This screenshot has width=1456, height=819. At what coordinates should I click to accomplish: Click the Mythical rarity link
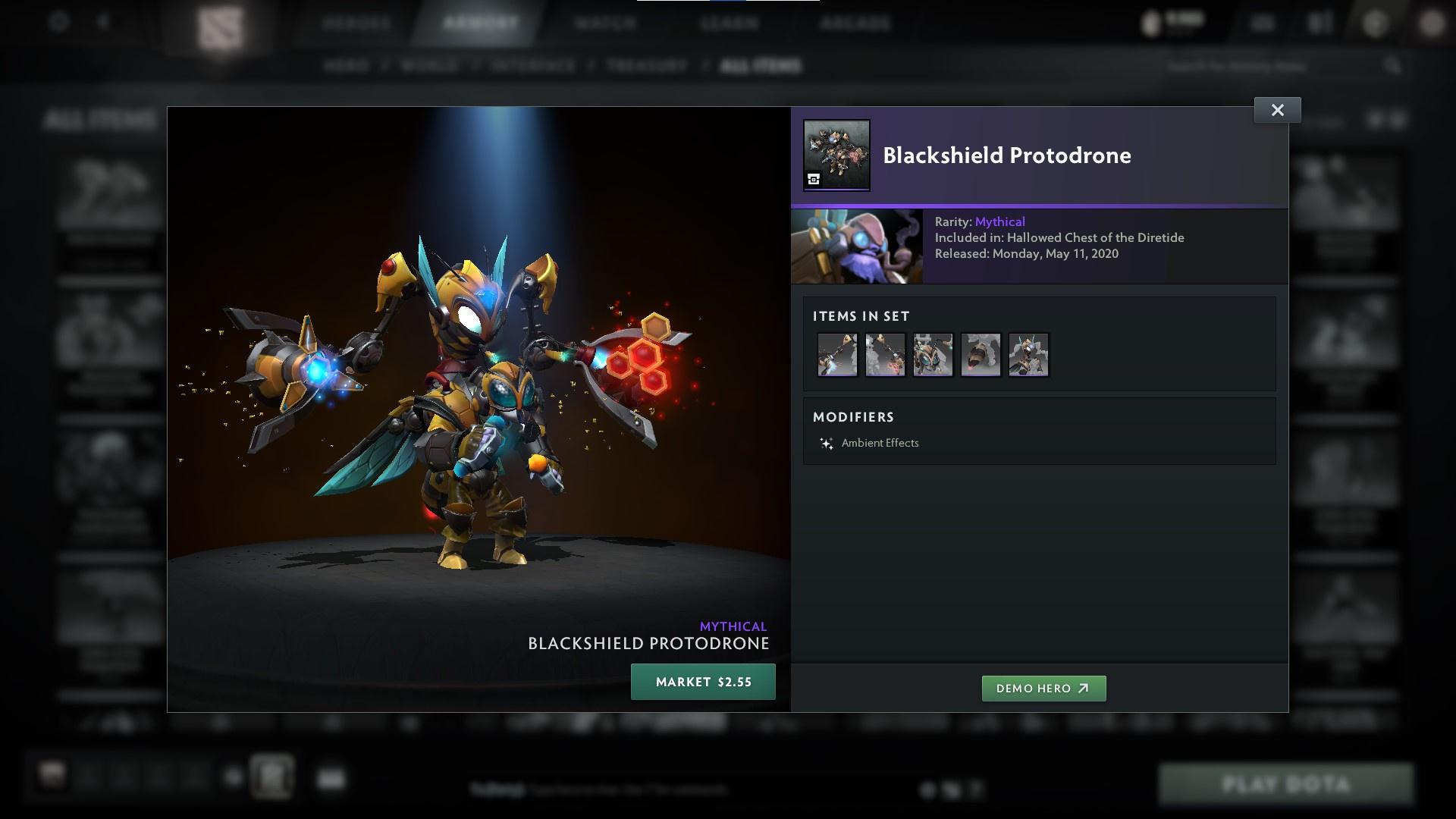(x=1000, y=221)
